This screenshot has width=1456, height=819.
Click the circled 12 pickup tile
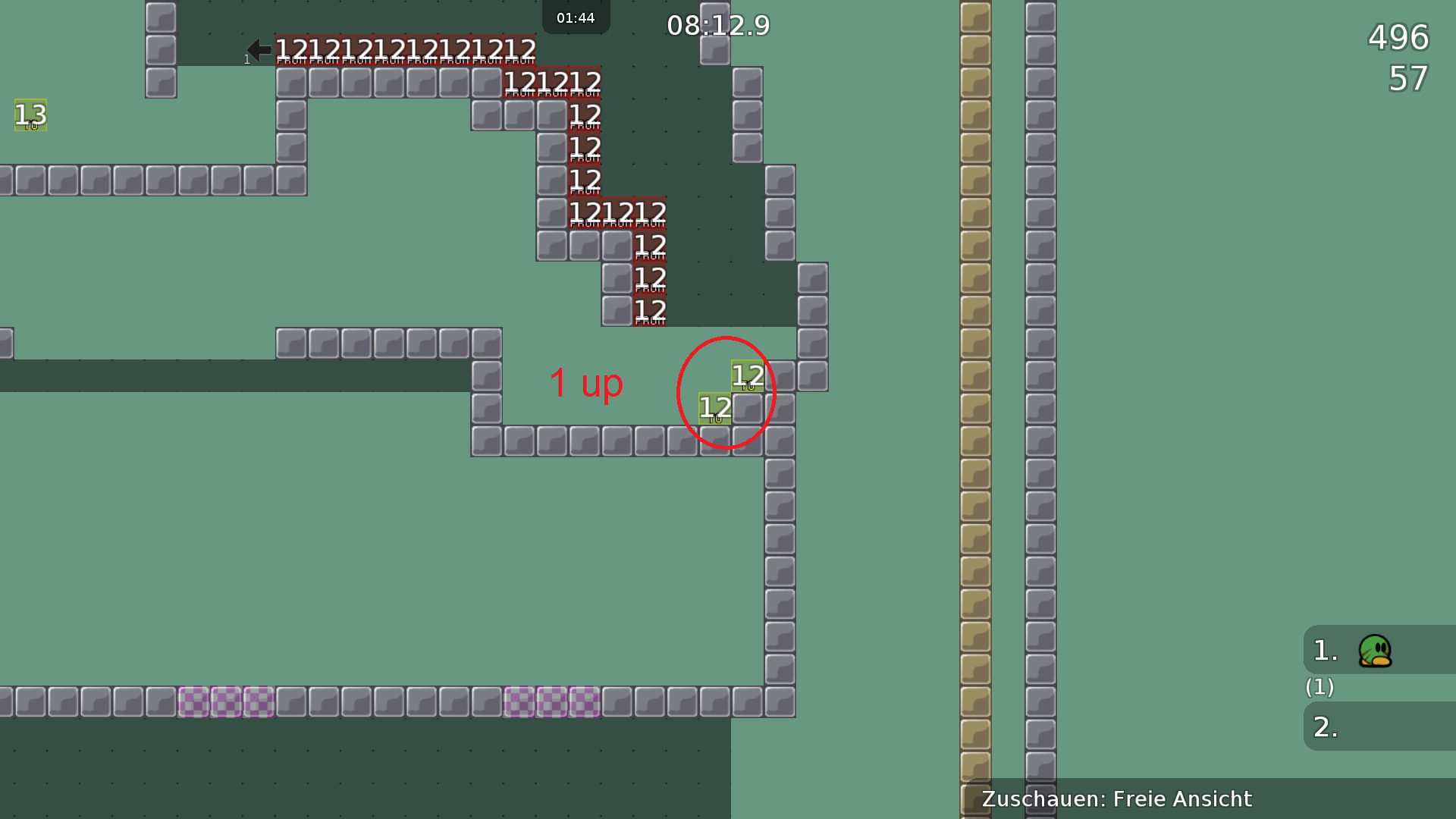[x=748, y=377]
